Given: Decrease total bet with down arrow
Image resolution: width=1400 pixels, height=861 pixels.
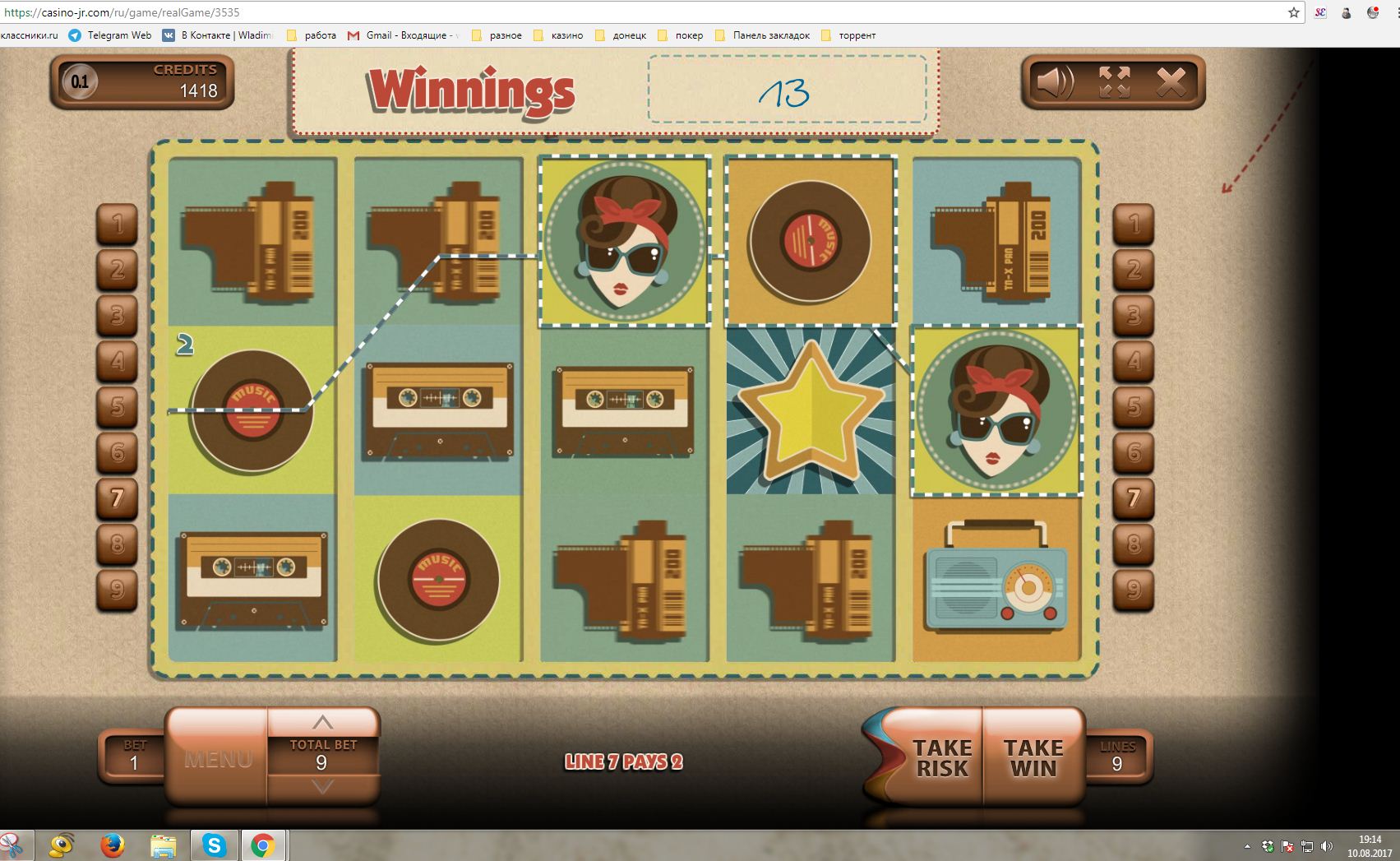Looking at the screenshot, I should (x=323, y=787).
